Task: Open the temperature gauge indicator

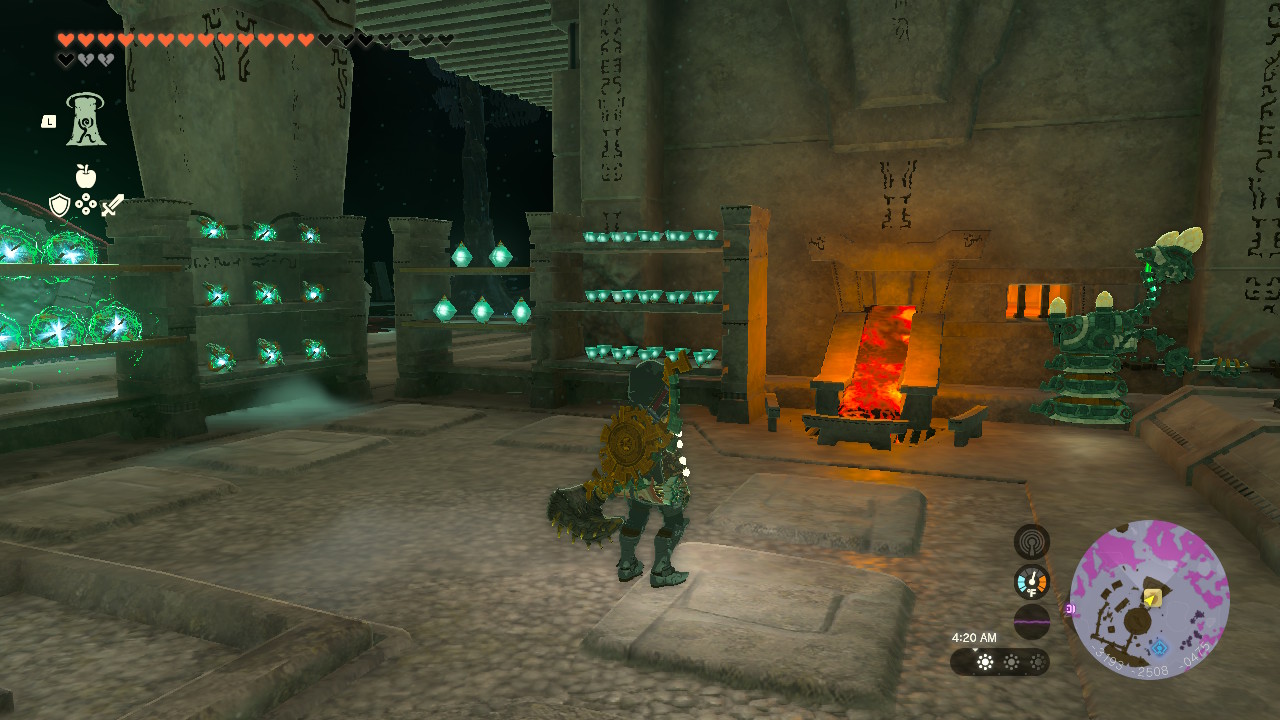Action: click(x=1030, y=580)
